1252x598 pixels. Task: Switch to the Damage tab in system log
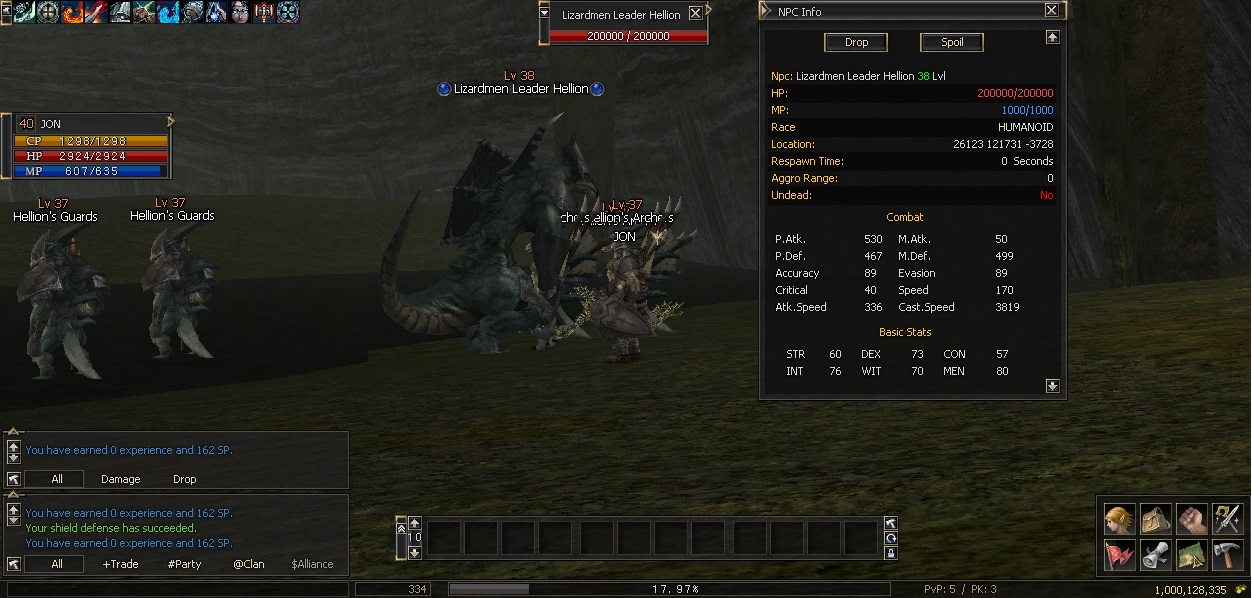[120, 479]
